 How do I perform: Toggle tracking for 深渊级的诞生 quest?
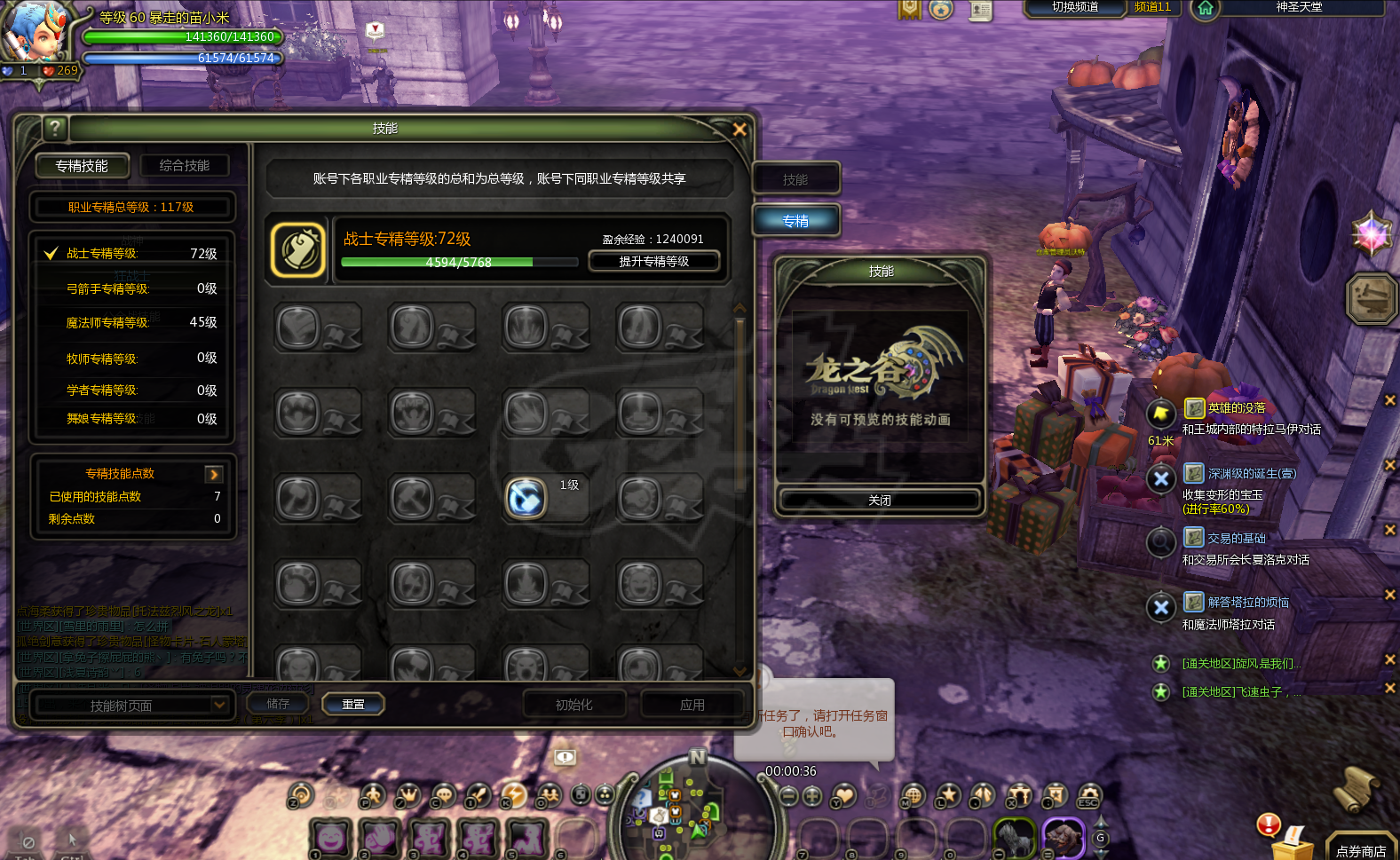coord(1161,479)
